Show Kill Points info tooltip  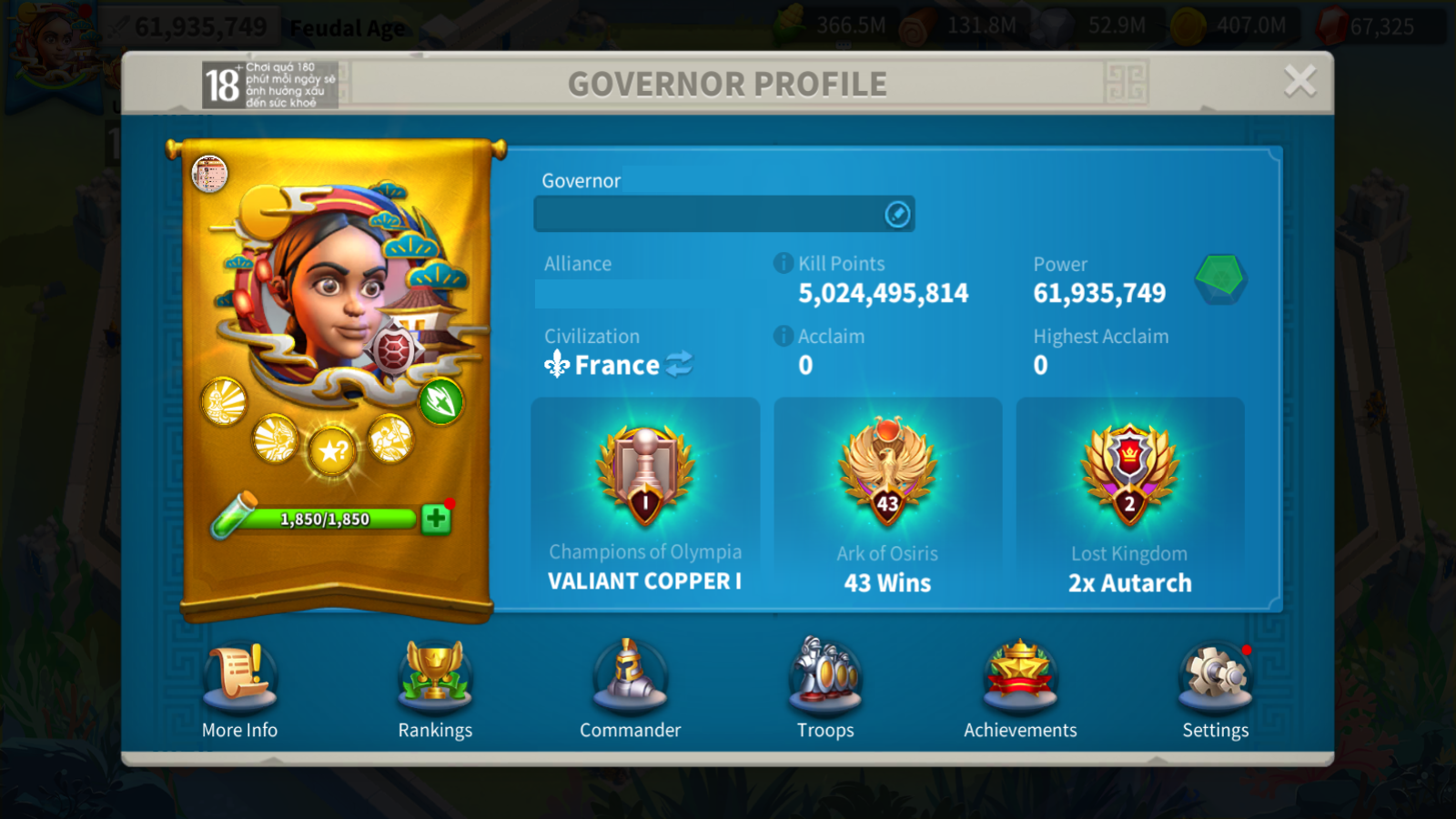(783, 263)
